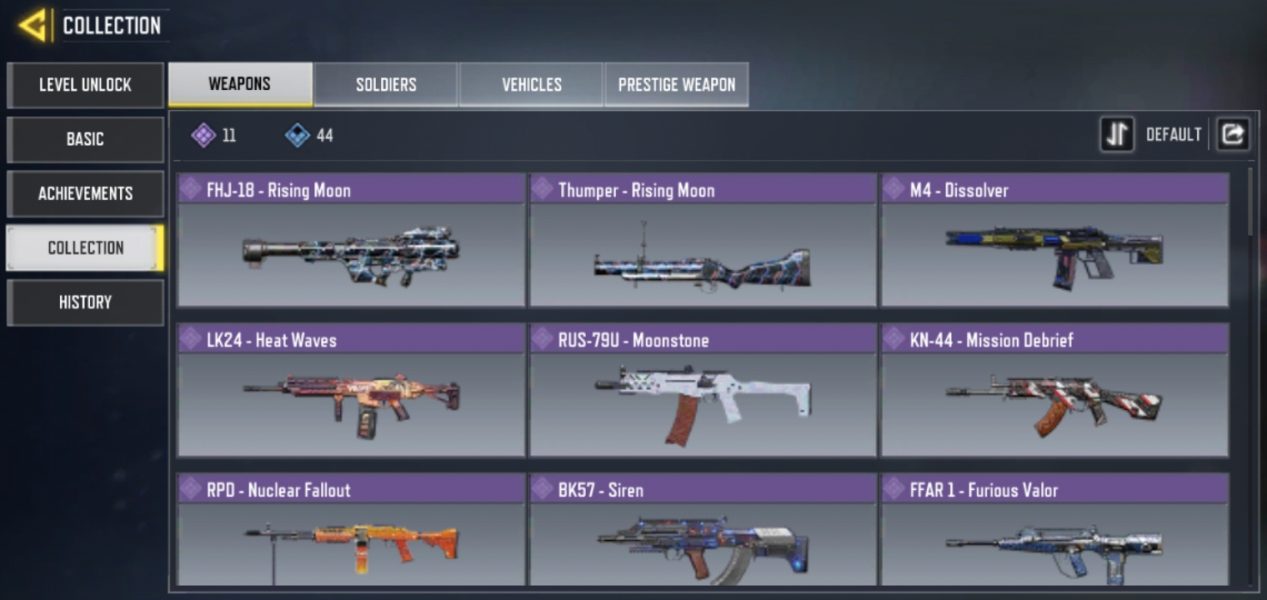Viewport: 1267px width, 600px height.
Task: Pick the RUS-79U Moonstone weapon
Action: pos(702,390)
